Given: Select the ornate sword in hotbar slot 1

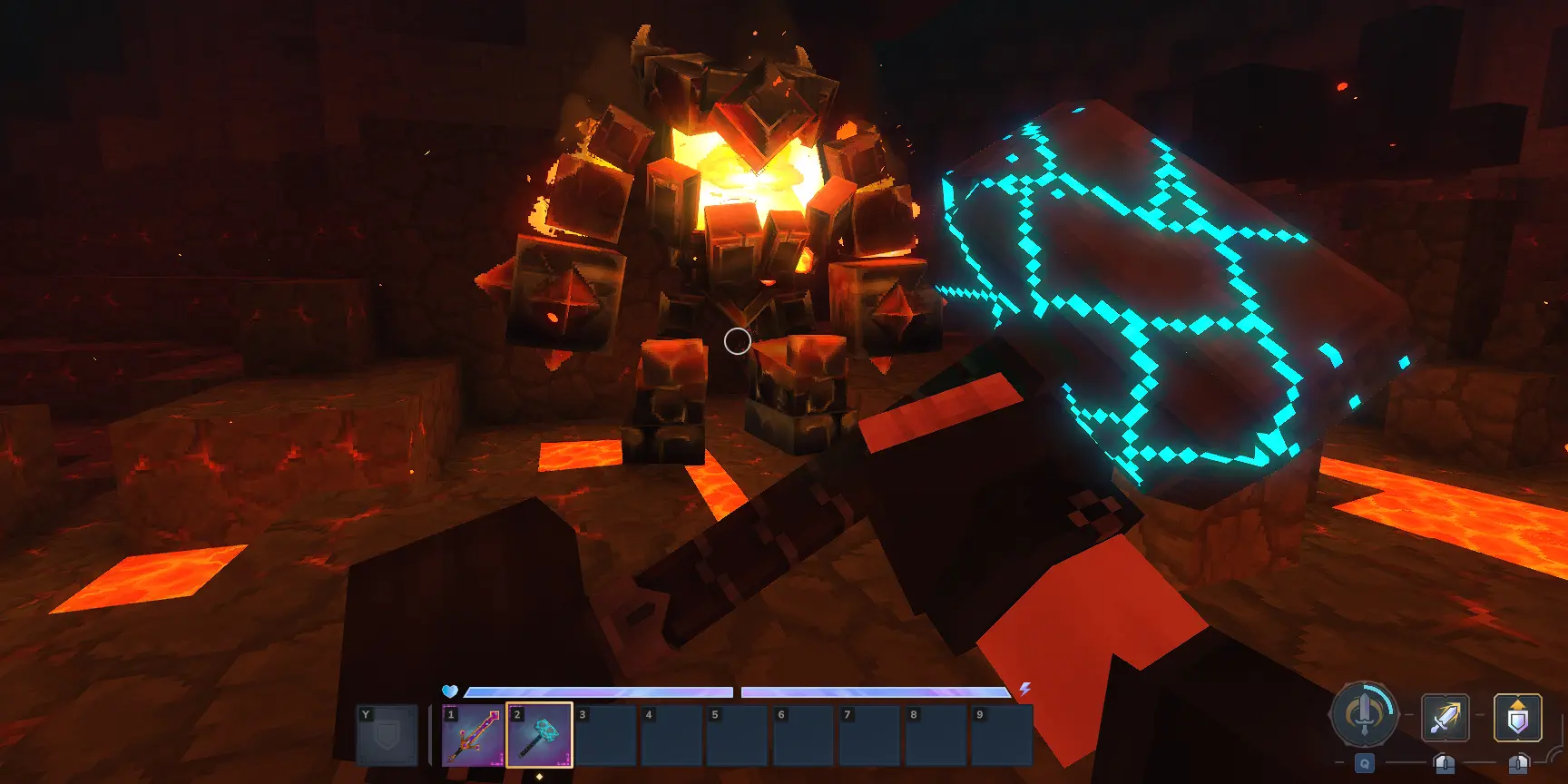Looking at the screenshot, I should (473, 735).
